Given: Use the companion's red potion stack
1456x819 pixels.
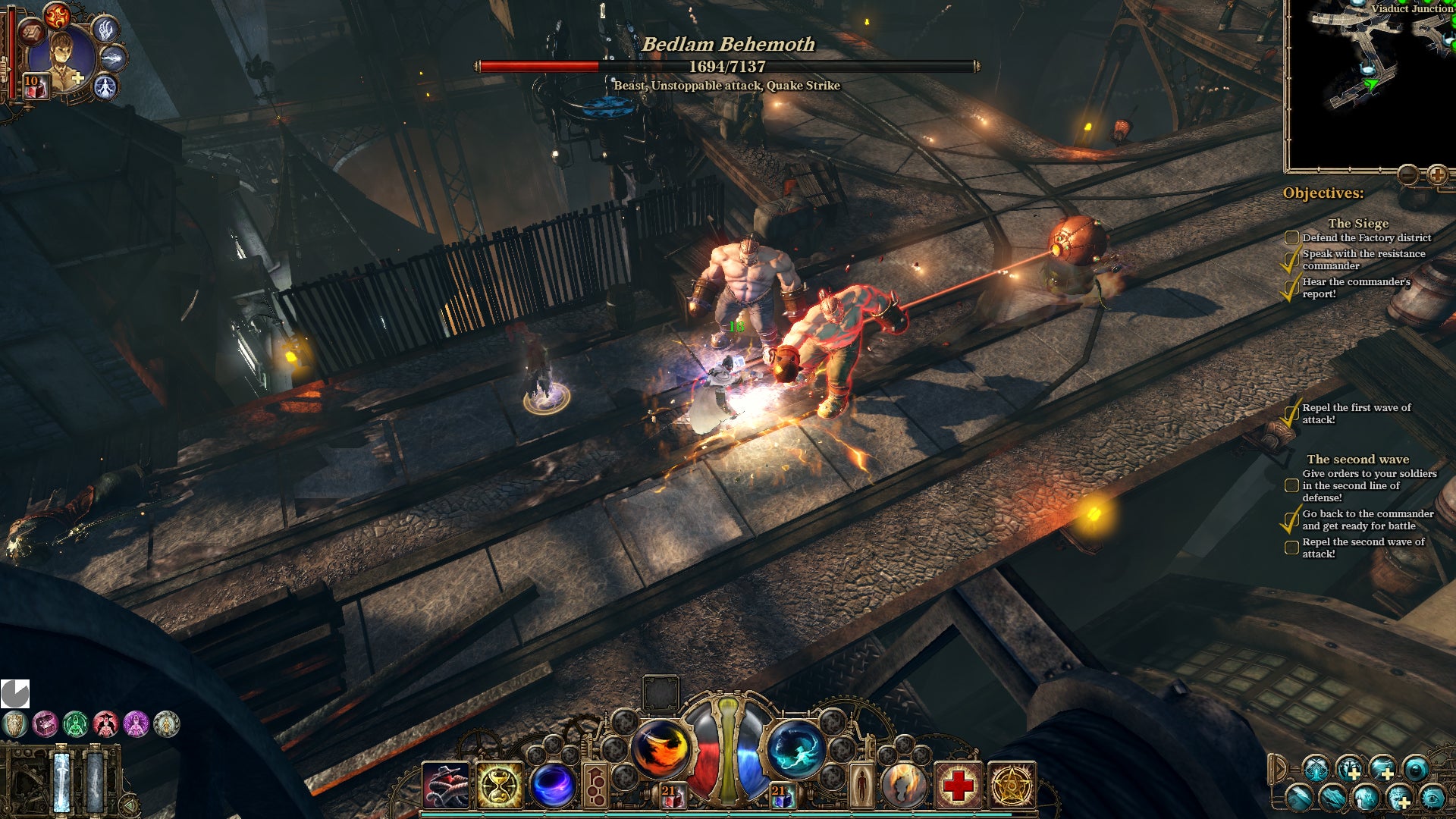Looking at the screenshot, I should click(35, 87).
